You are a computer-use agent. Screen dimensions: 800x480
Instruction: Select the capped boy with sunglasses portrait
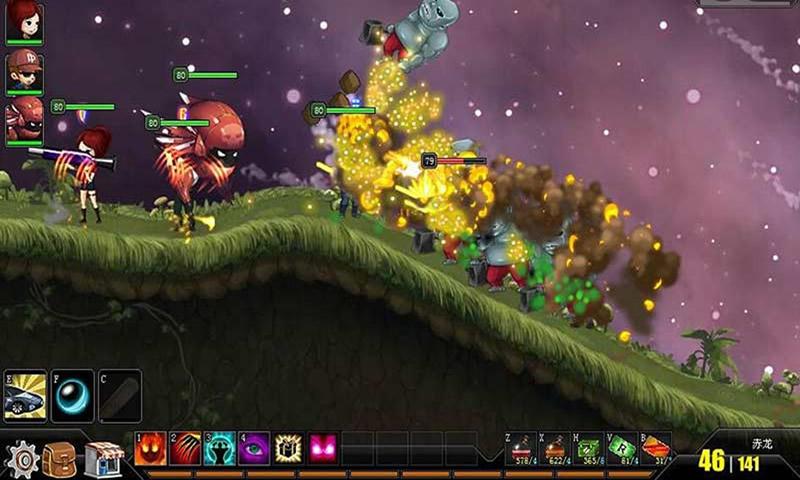click(x=24, y=70)
